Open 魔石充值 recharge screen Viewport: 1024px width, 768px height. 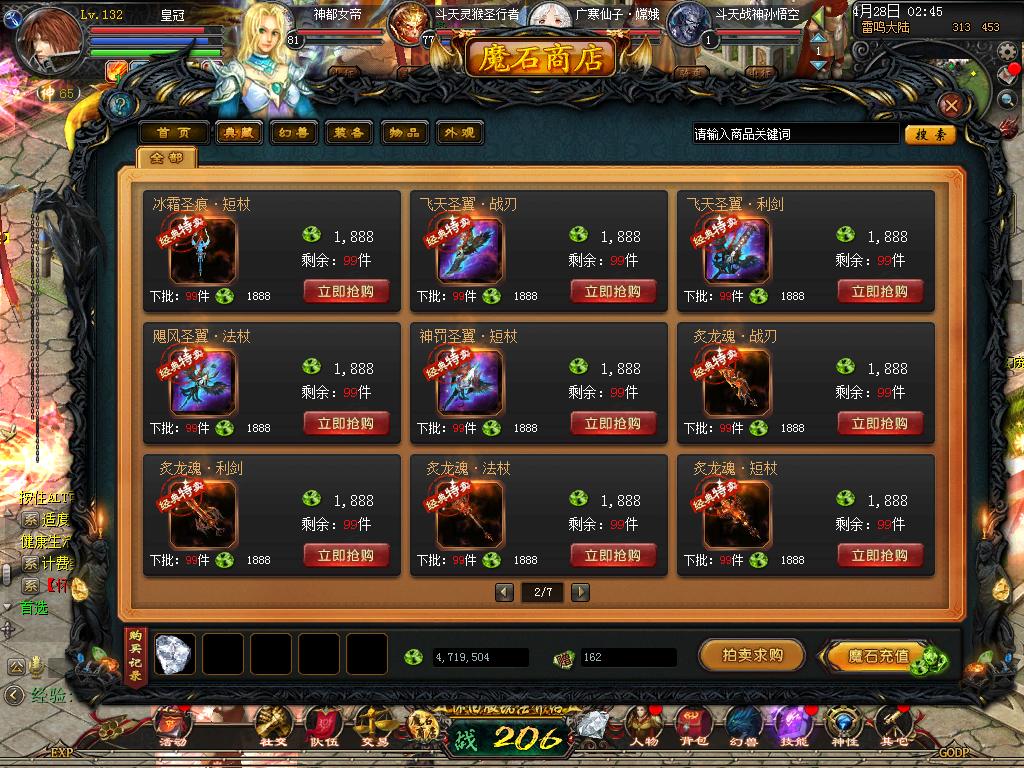coord(878,656)
